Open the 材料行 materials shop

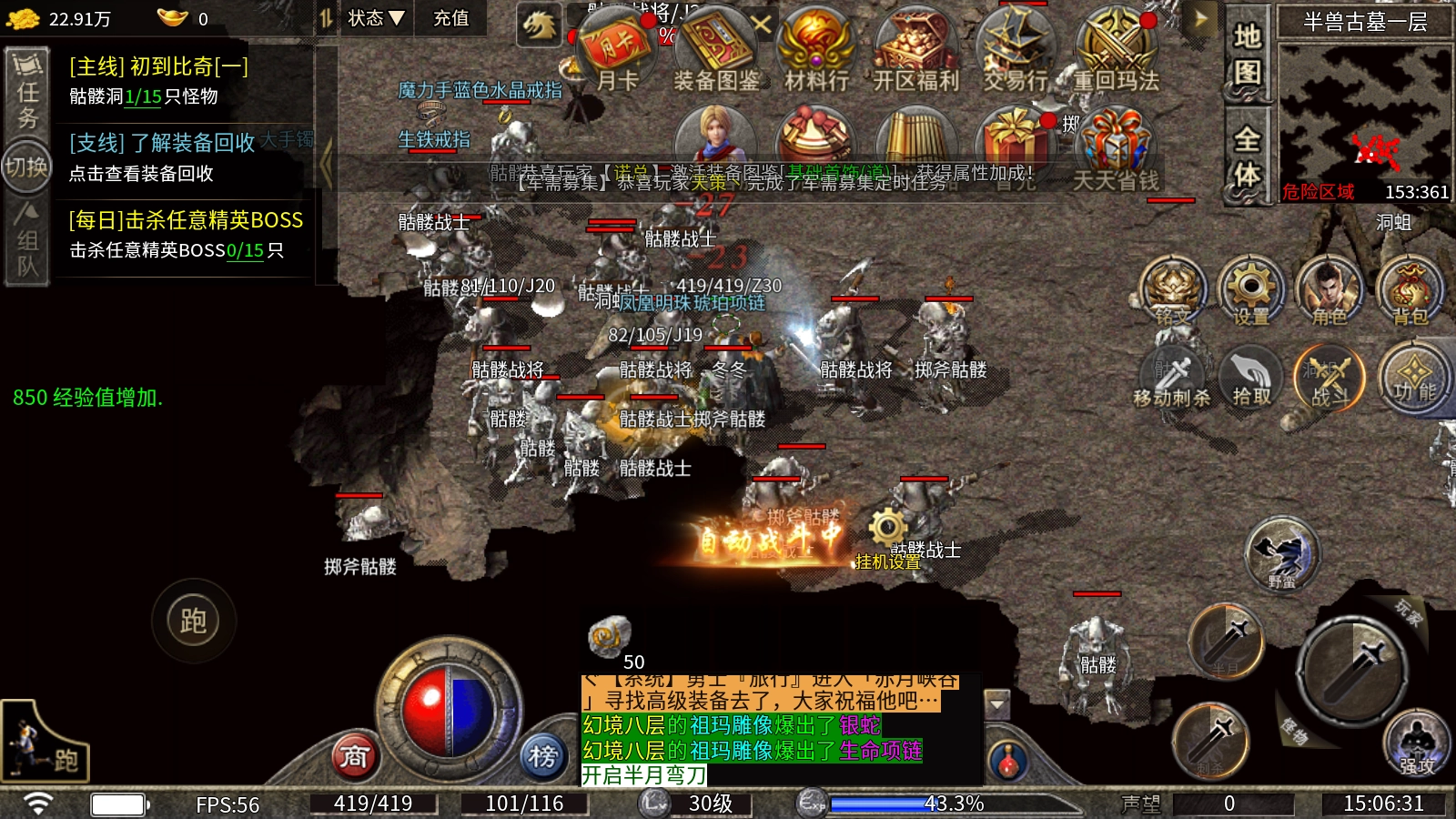click(x=816, y=47)
